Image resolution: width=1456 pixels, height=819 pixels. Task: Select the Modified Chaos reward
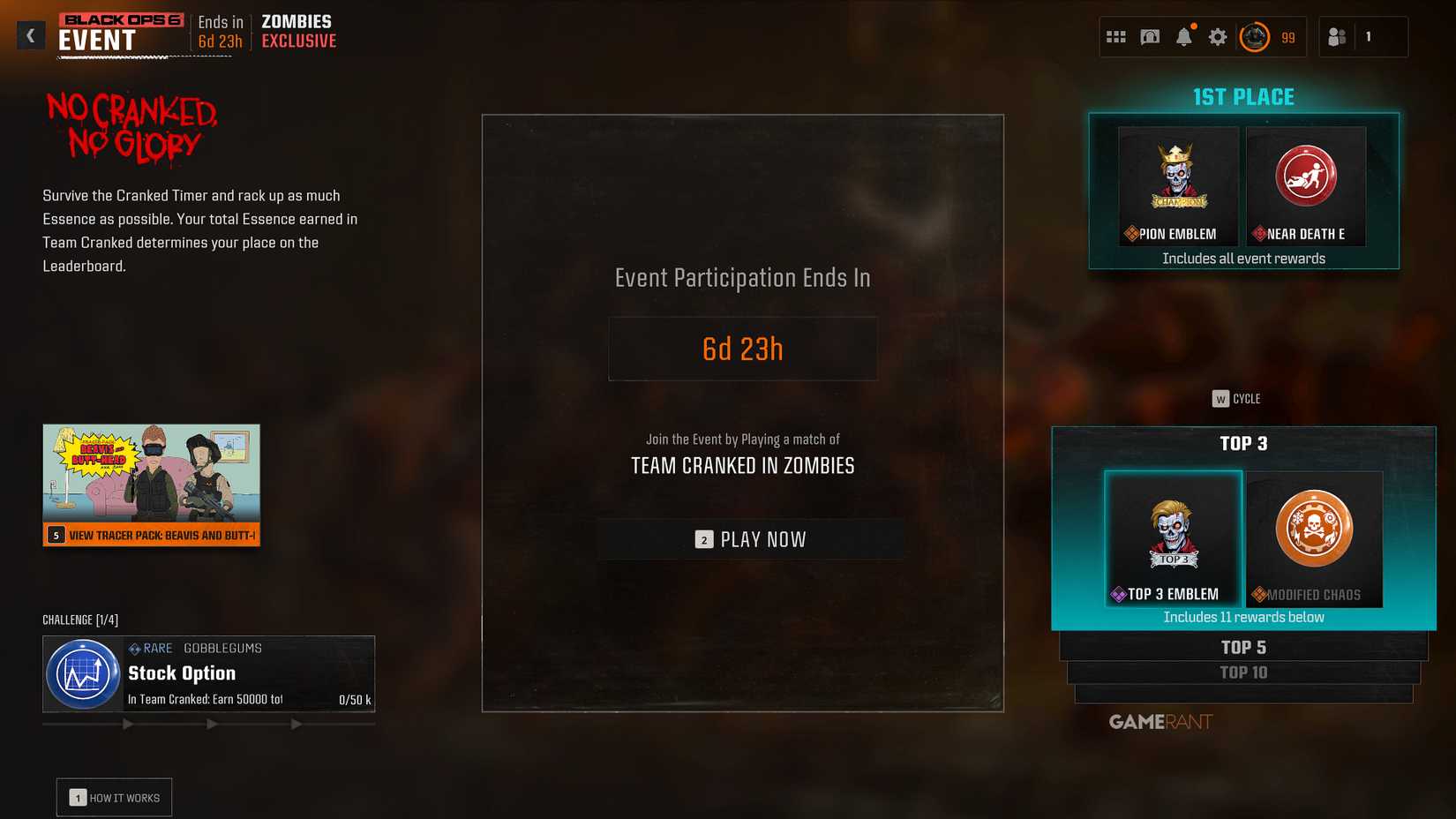(x=1314, y=538)
